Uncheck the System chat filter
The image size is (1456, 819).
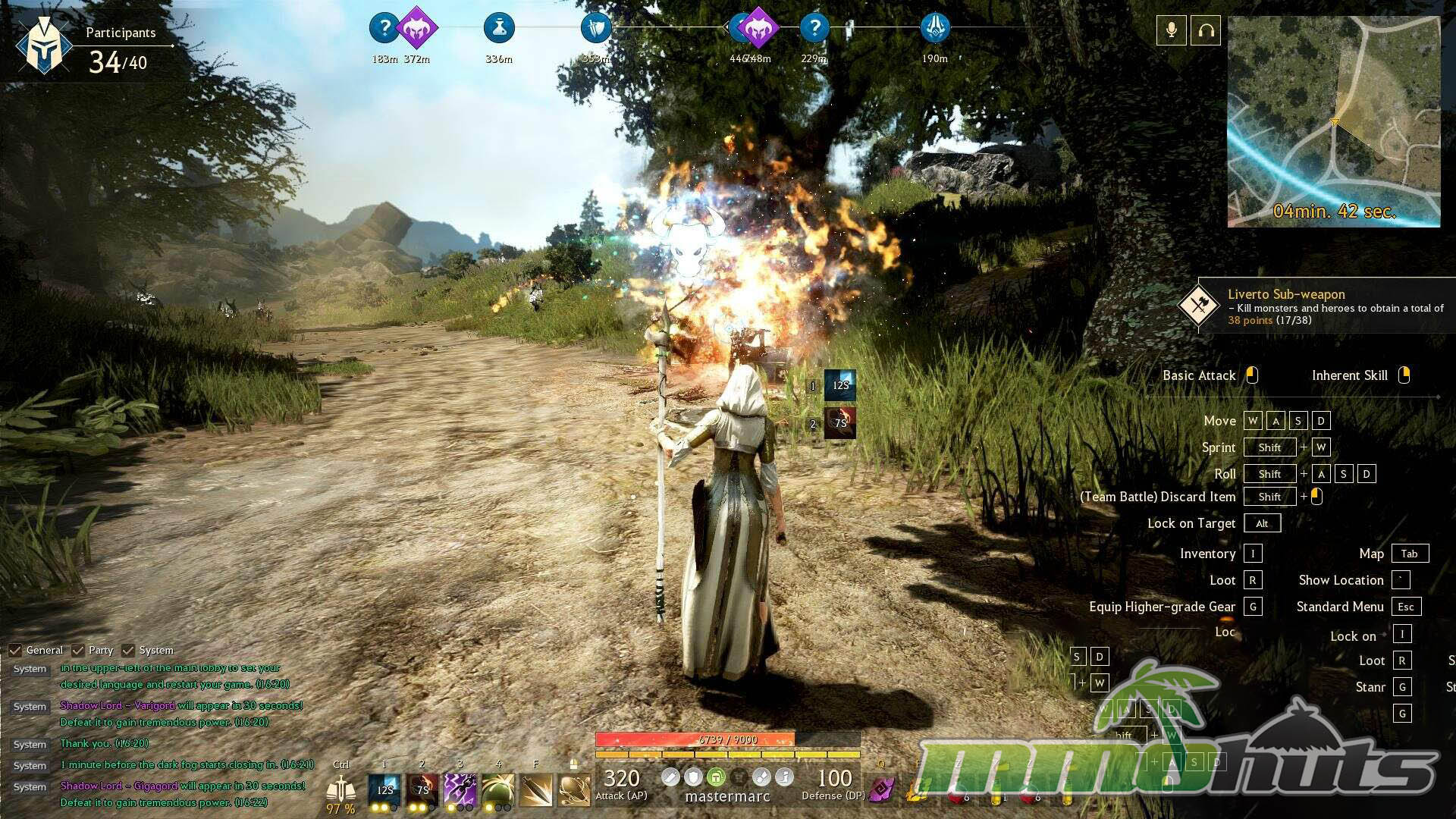coord(128,651)
